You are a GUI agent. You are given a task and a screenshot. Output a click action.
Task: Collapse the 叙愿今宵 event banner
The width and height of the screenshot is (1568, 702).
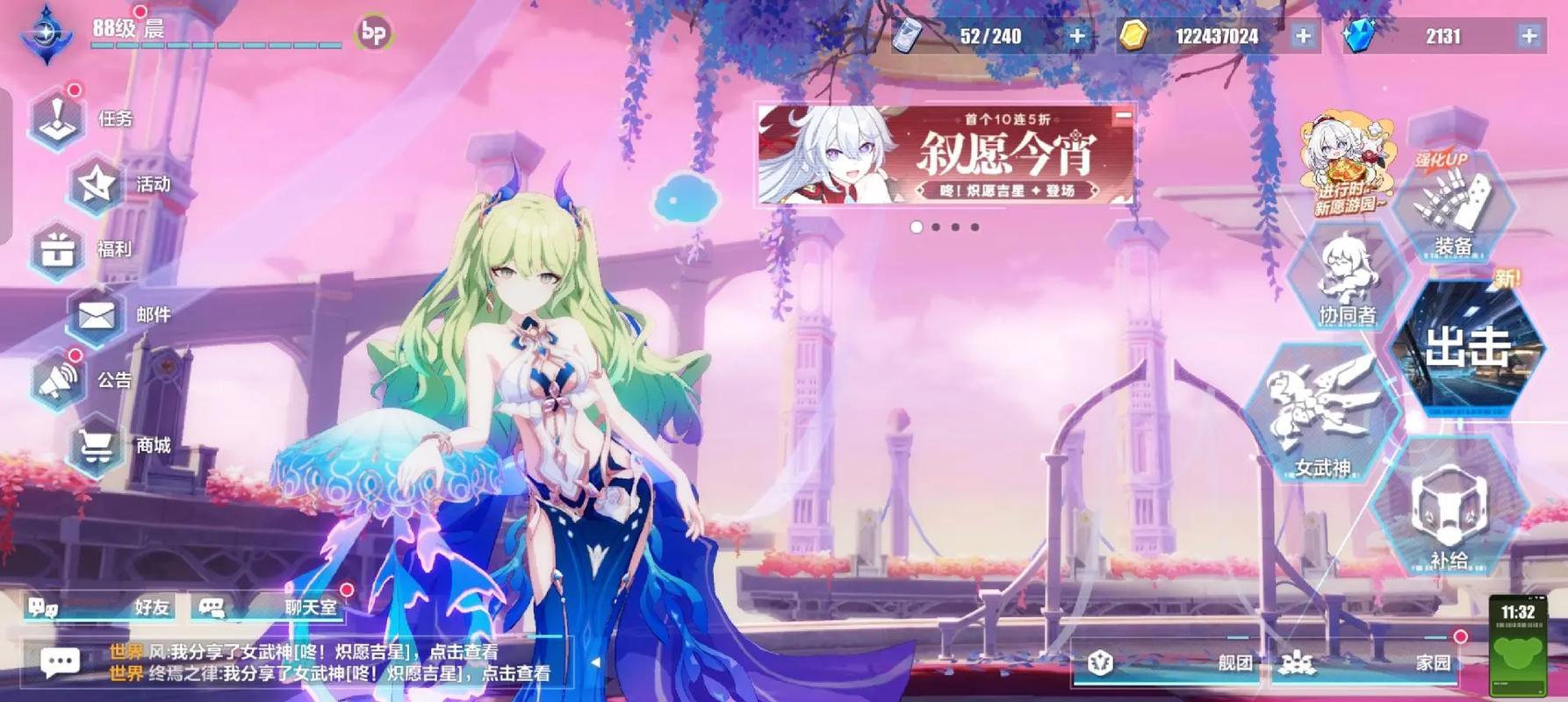coord(1122,113)
